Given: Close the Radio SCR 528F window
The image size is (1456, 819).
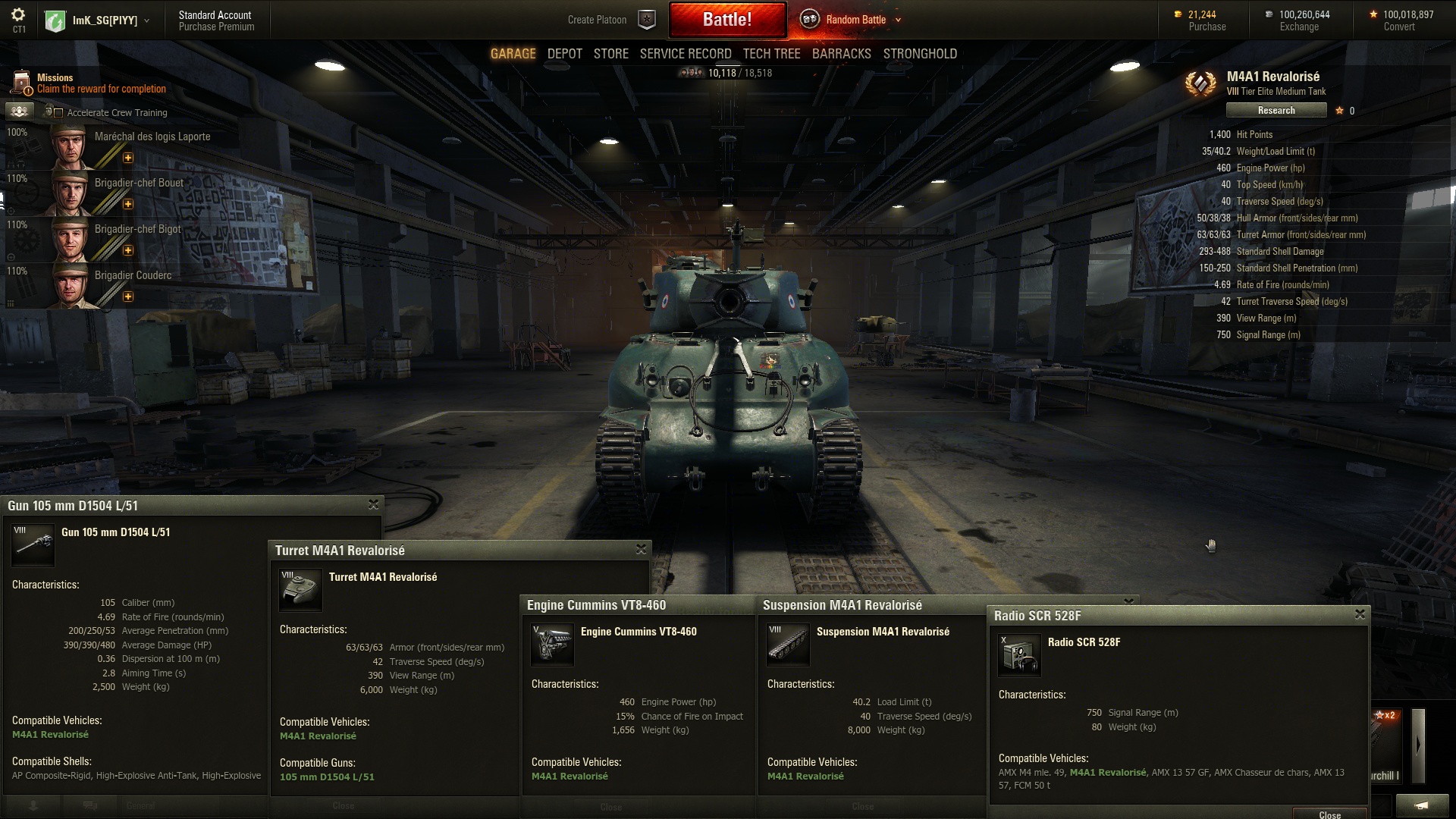Looking at the screenshot, I should (1360, 614).
